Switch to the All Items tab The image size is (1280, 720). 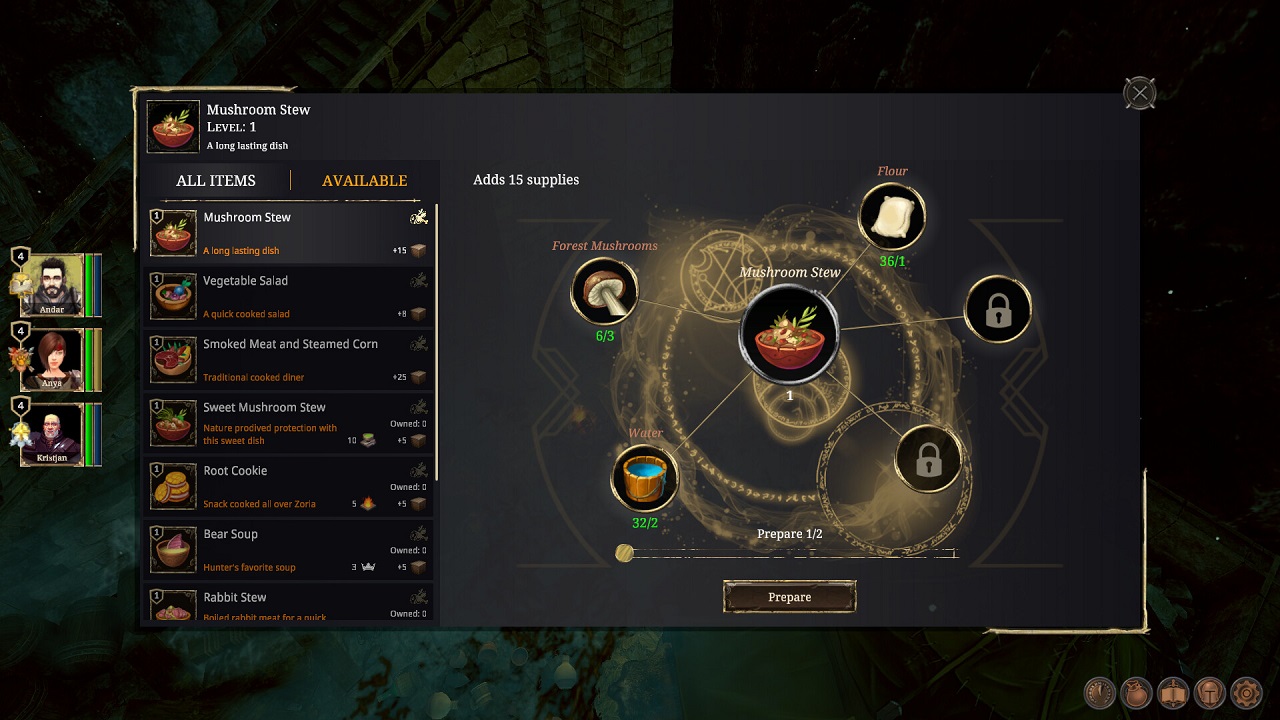click(216, 181)
